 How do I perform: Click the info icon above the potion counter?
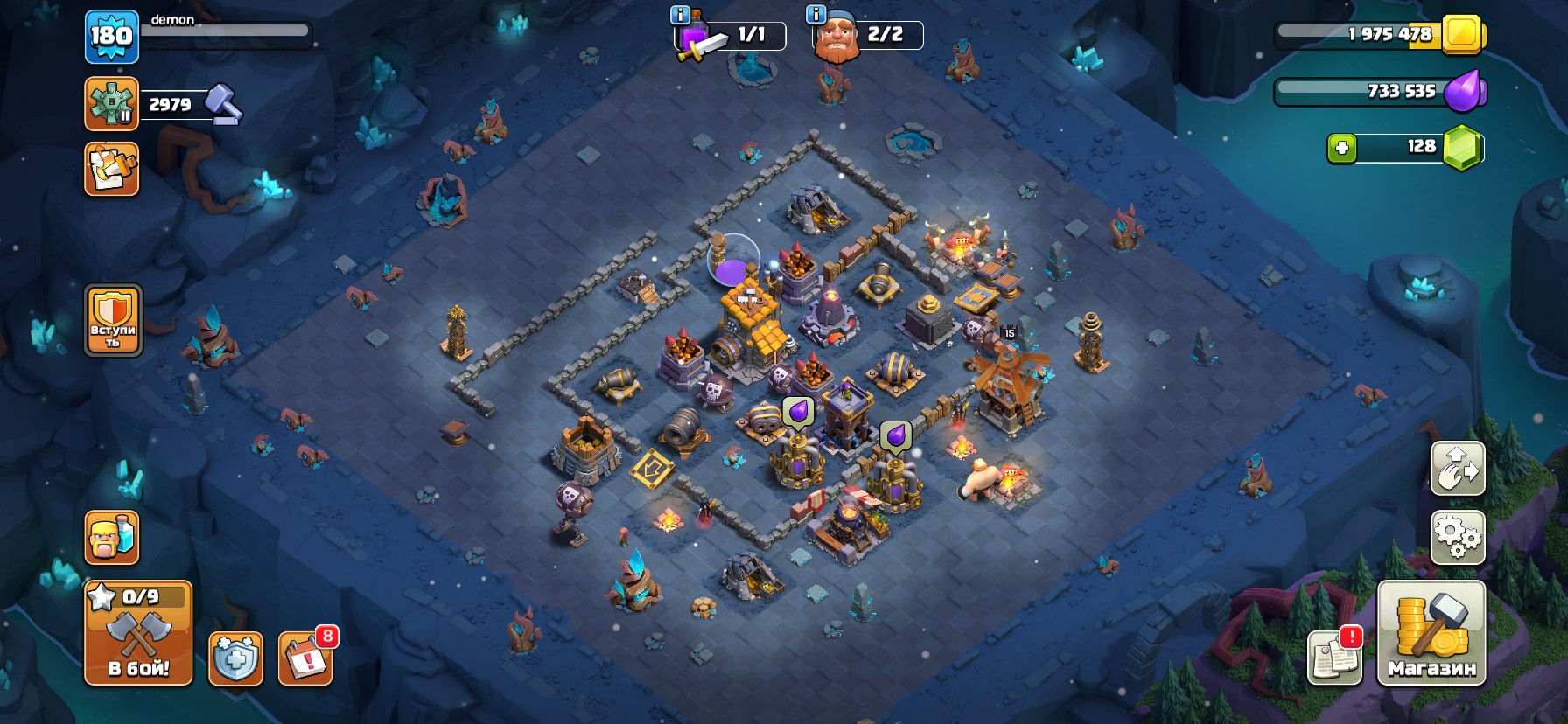(x=678, y=14)
